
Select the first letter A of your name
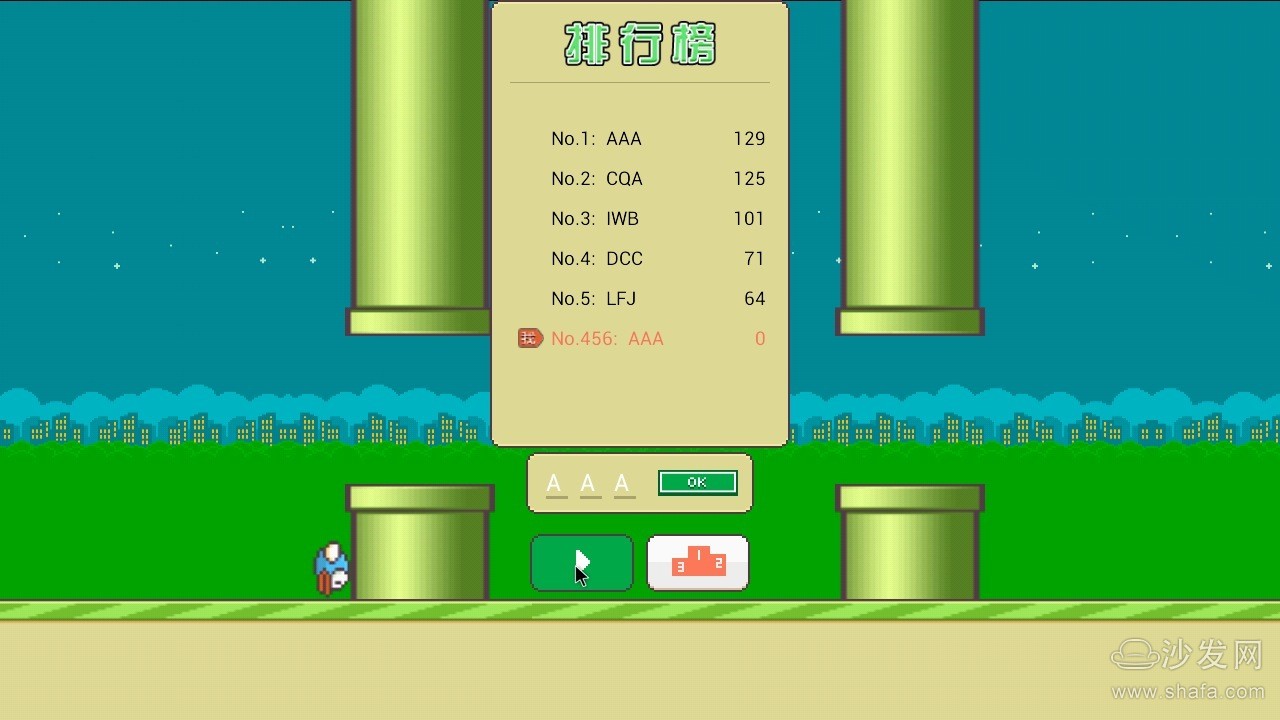pos(554,482)
